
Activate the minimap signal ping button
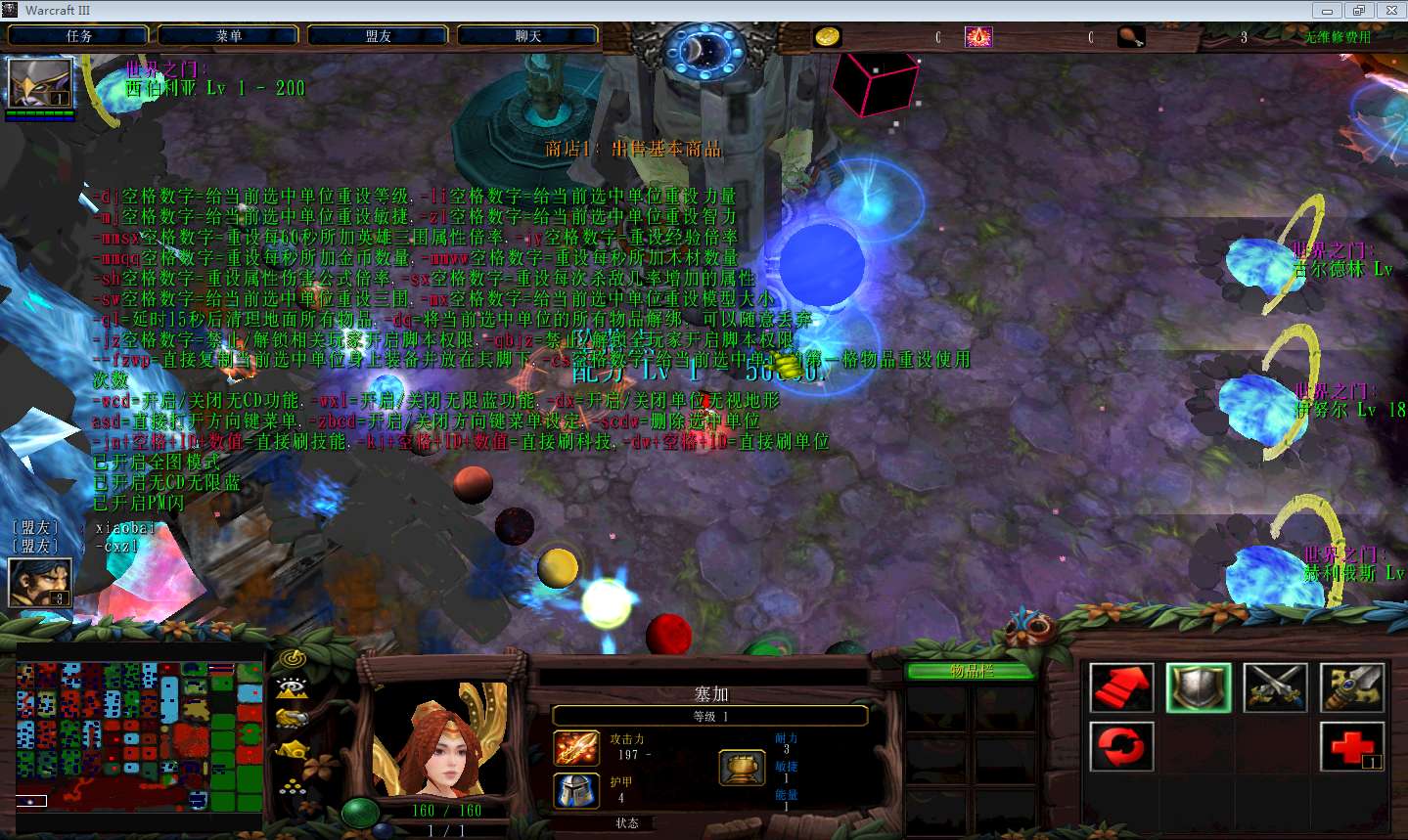(x=292, y=658)
